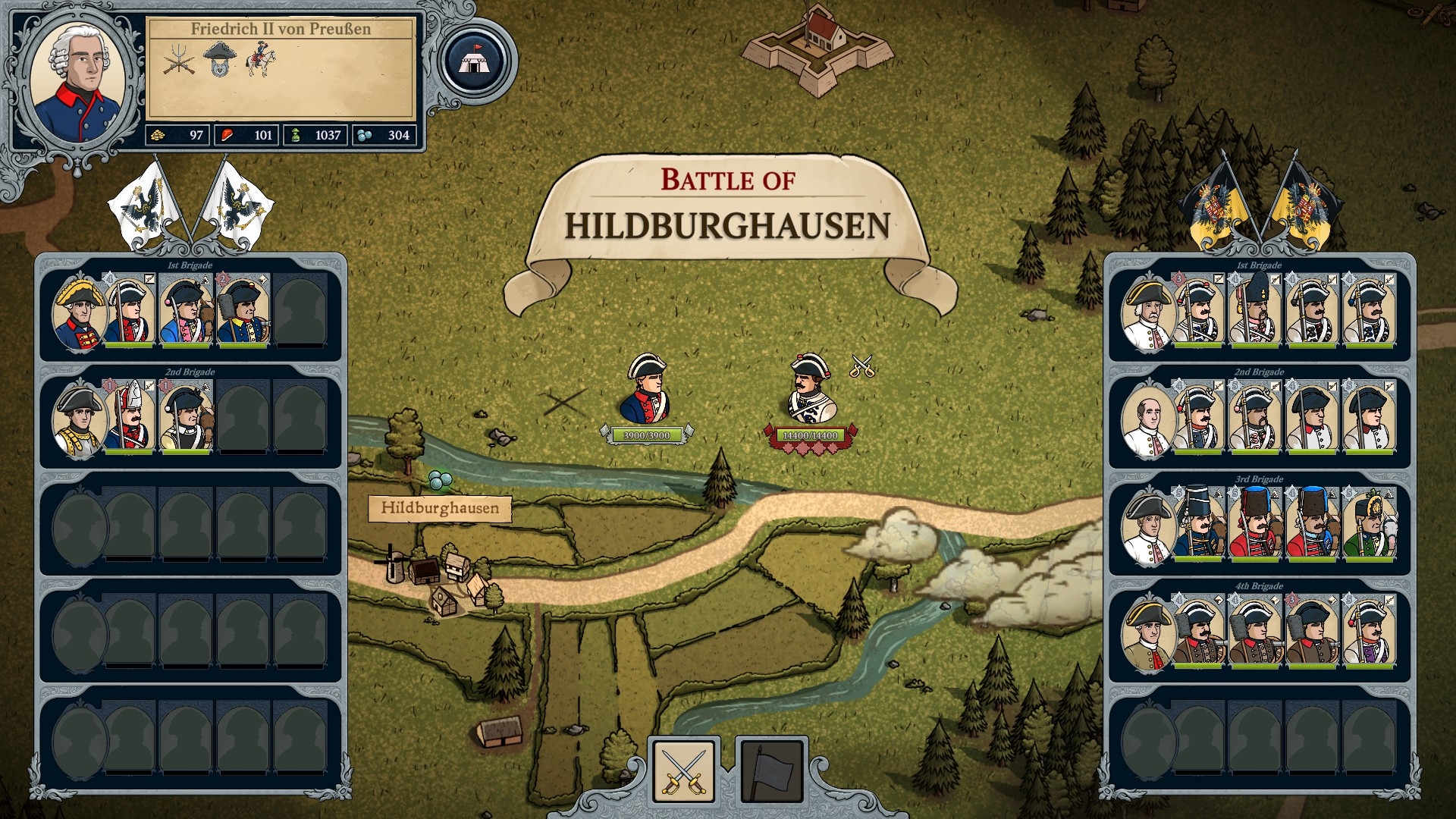Open the camp tent button
Viewport: 1456px width, 819px height.
point(475,61)
